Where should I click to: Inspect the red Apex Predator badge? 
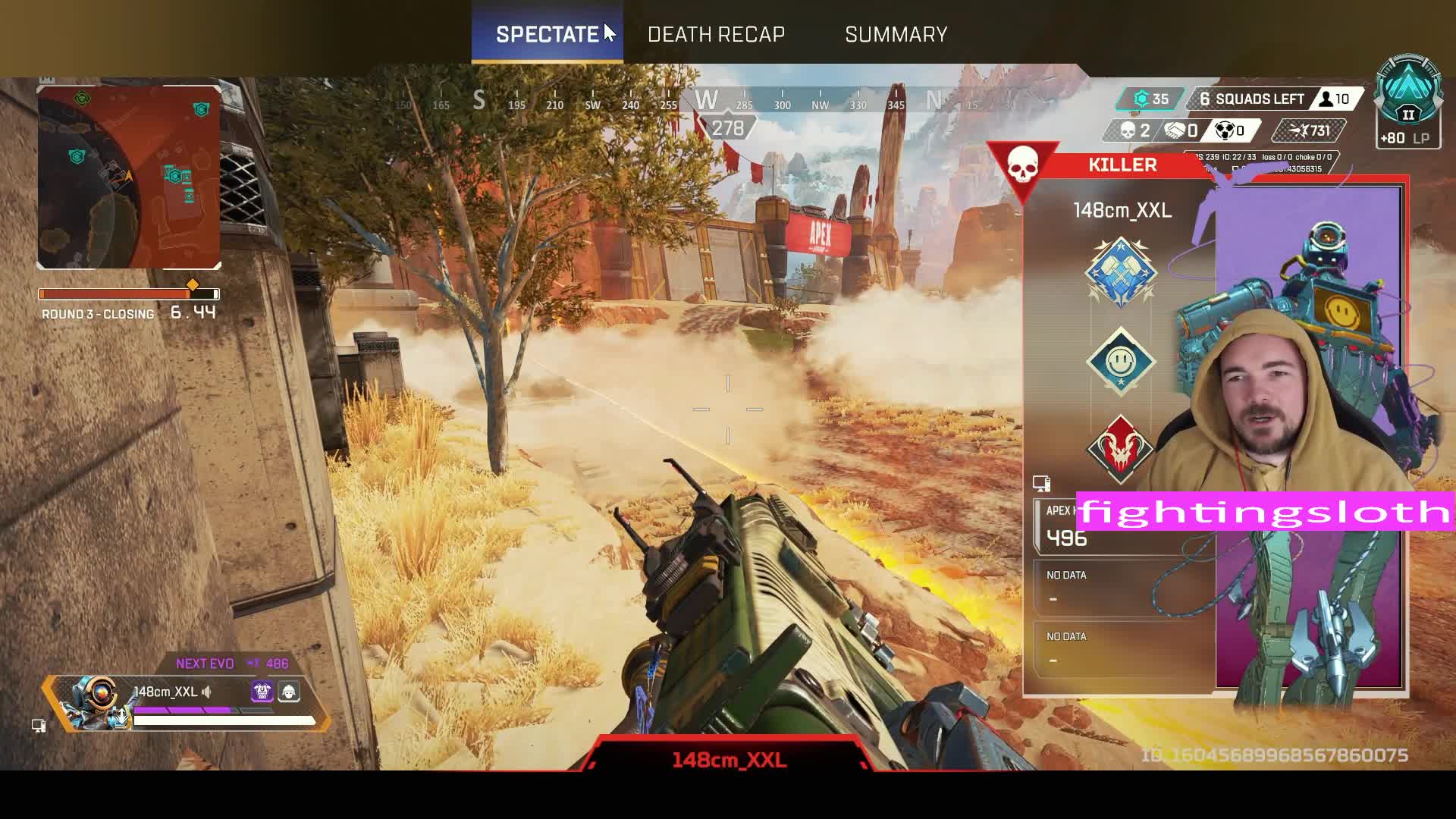pyautogui.click(x=1120, y=450)
